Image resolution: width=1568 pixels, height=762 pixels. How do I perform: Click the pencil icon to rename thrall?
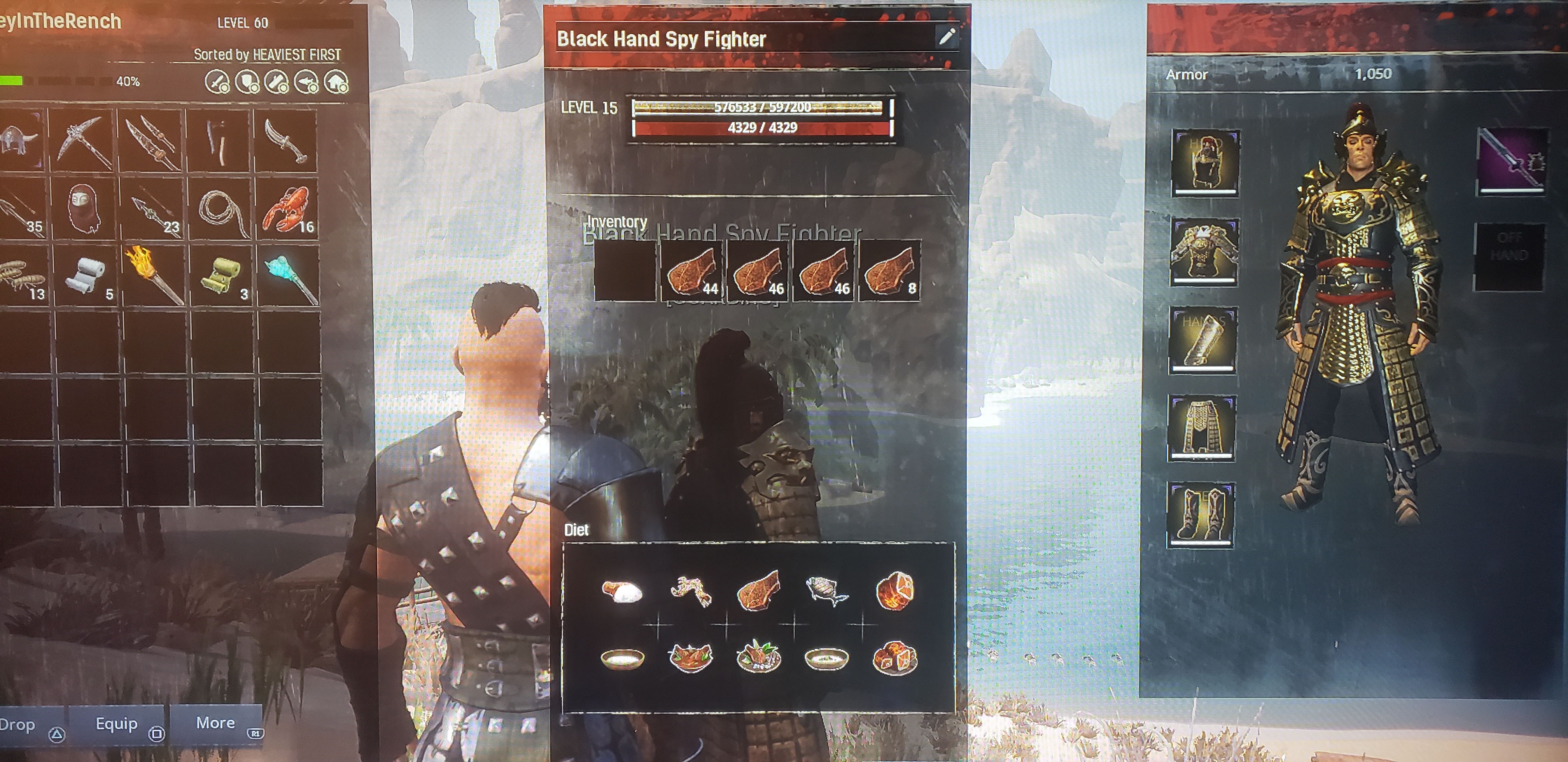947,37
